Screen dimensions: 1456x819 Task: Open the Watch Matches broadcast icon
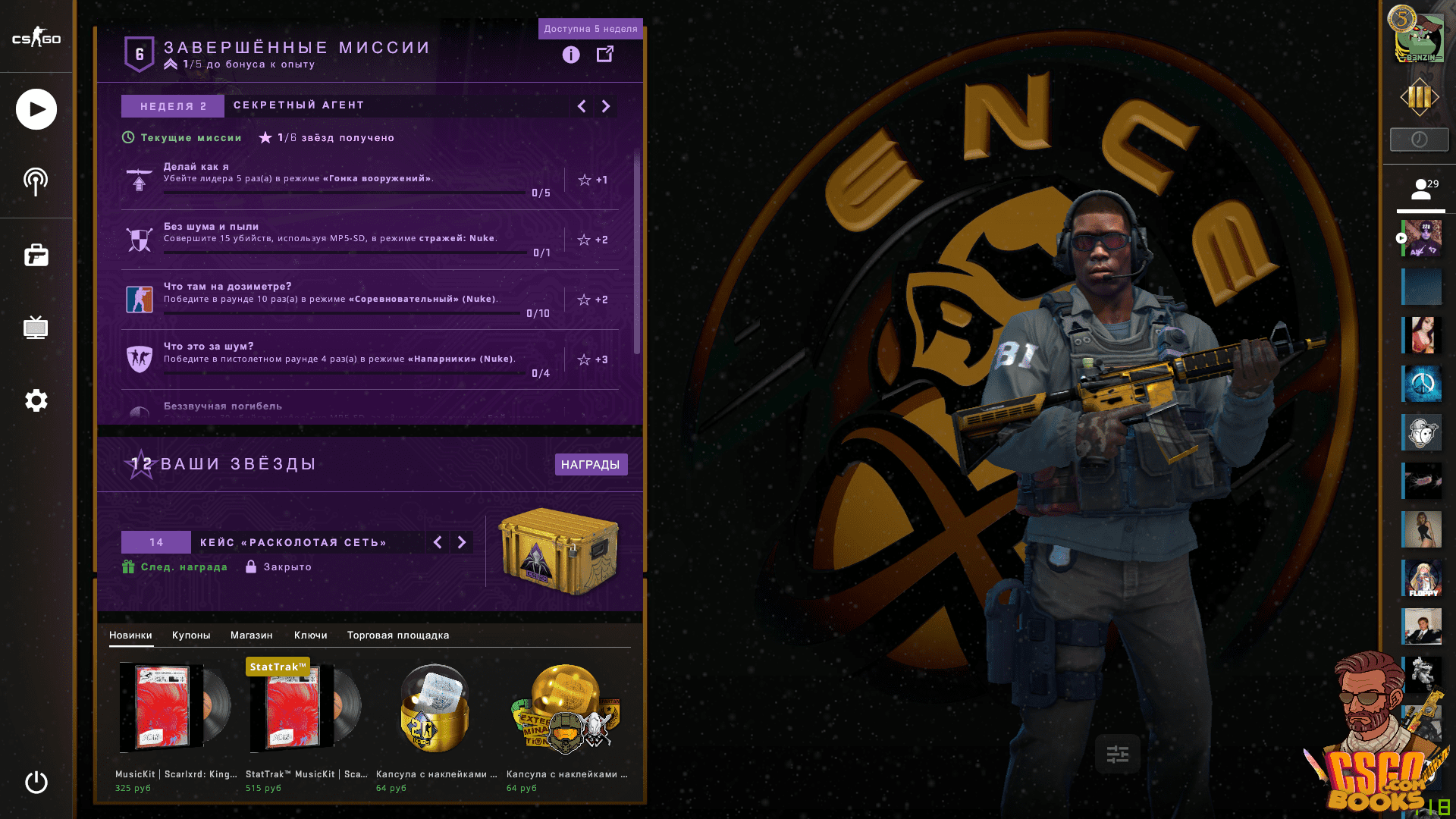[x=35, y=180]
